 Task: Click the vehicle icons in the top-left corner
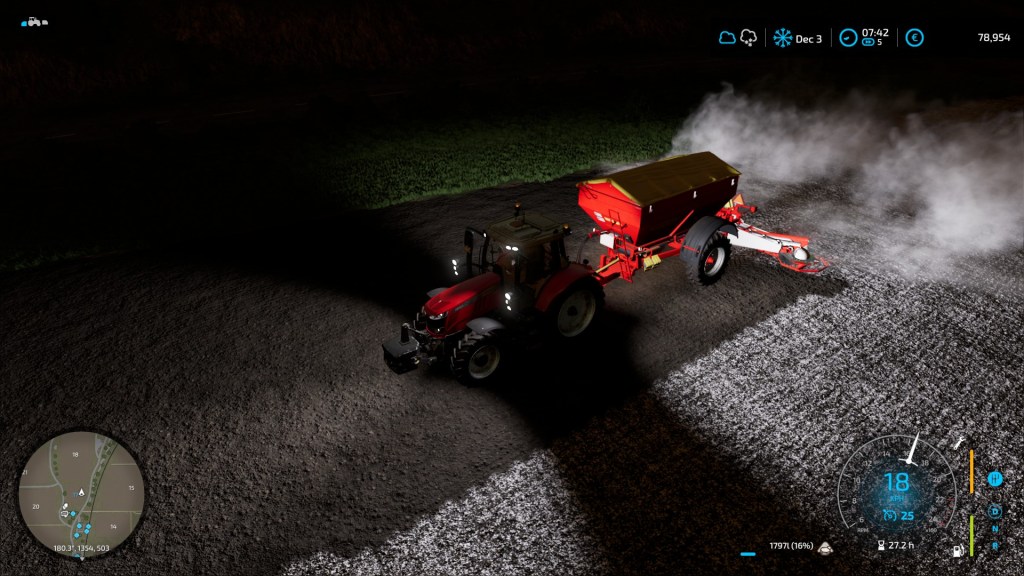point(34,21)
